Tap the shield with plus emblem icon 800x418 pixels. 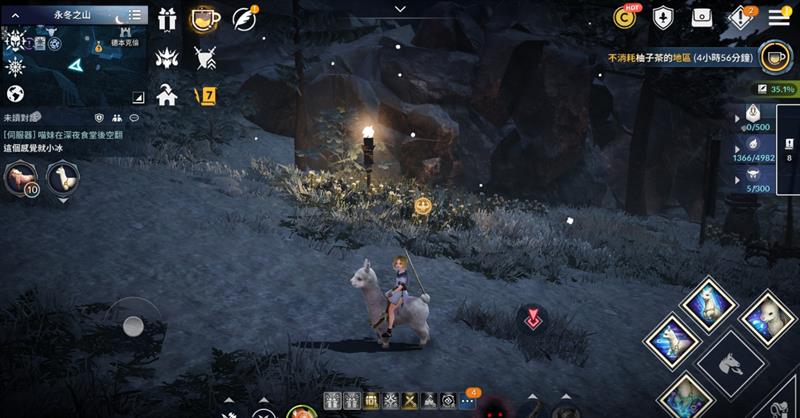[x=664, y=17]
